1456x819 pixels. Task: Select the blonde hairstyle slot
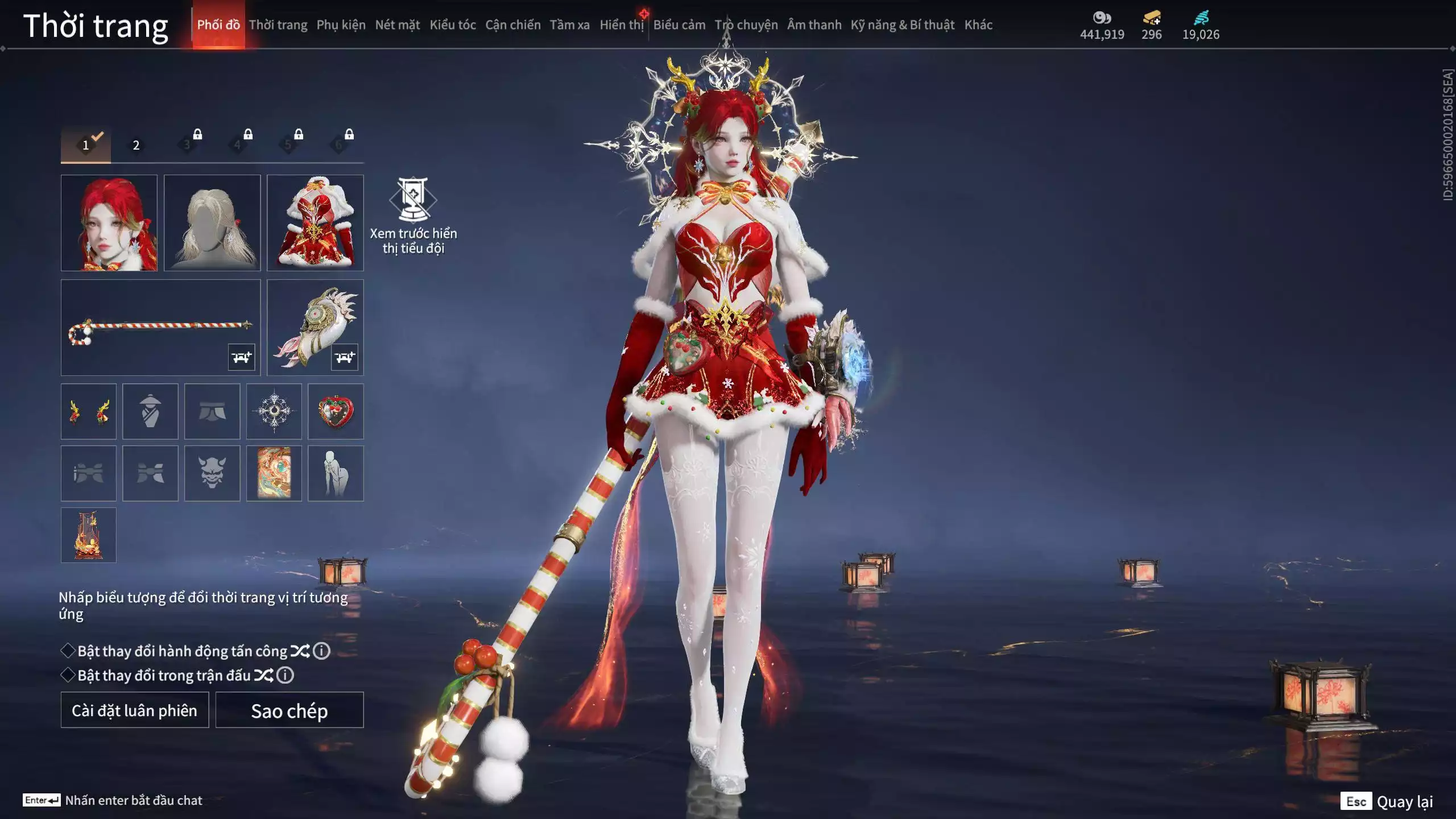click(212, 222)
